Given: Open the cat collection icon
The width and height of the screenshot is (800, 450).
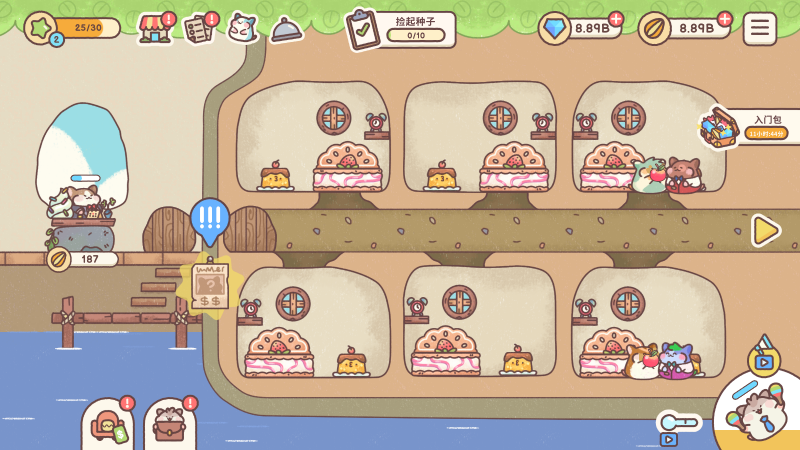Looking at the screenshot, I should 243,28.
